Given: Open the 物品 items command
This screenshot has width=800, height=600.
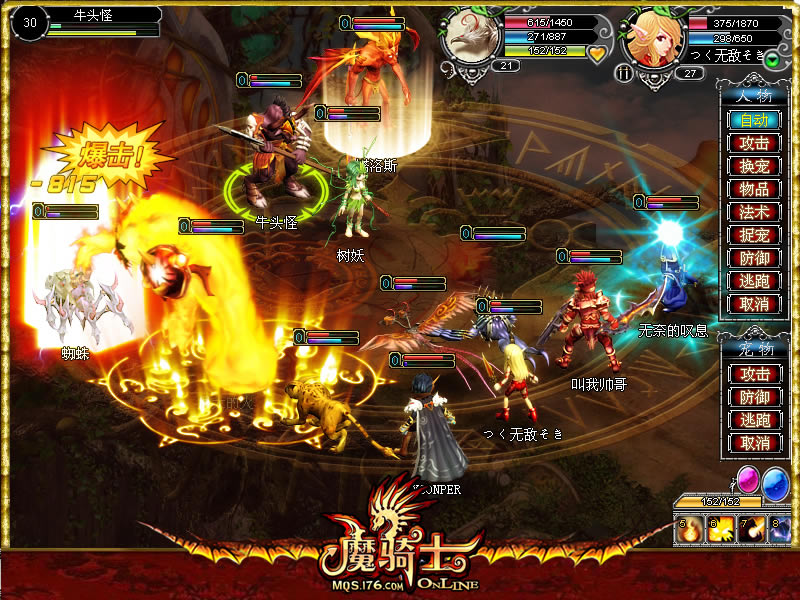Looking at the screenshot, I should click(x=754, y=189).
